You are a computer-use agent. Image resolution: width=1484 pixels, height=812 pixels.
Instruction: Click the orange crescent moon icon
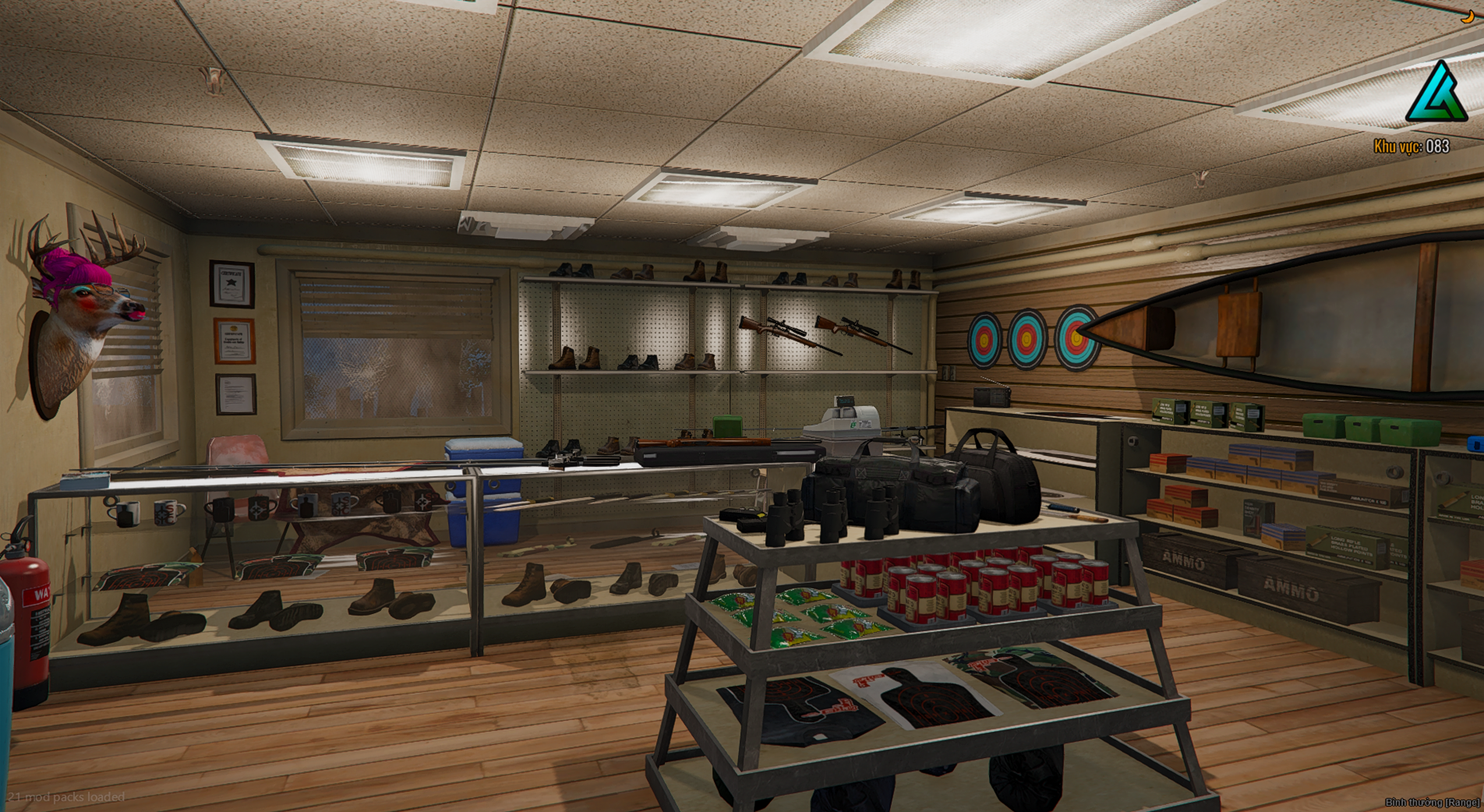(x=1468, y=17)
